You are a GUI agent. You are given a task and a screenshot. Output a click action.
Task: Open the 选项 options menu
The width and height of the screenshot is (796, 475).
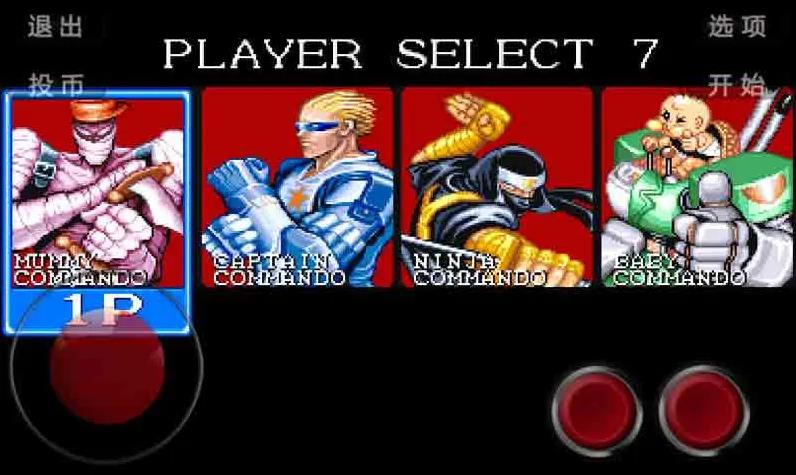(x=737, y=27)
